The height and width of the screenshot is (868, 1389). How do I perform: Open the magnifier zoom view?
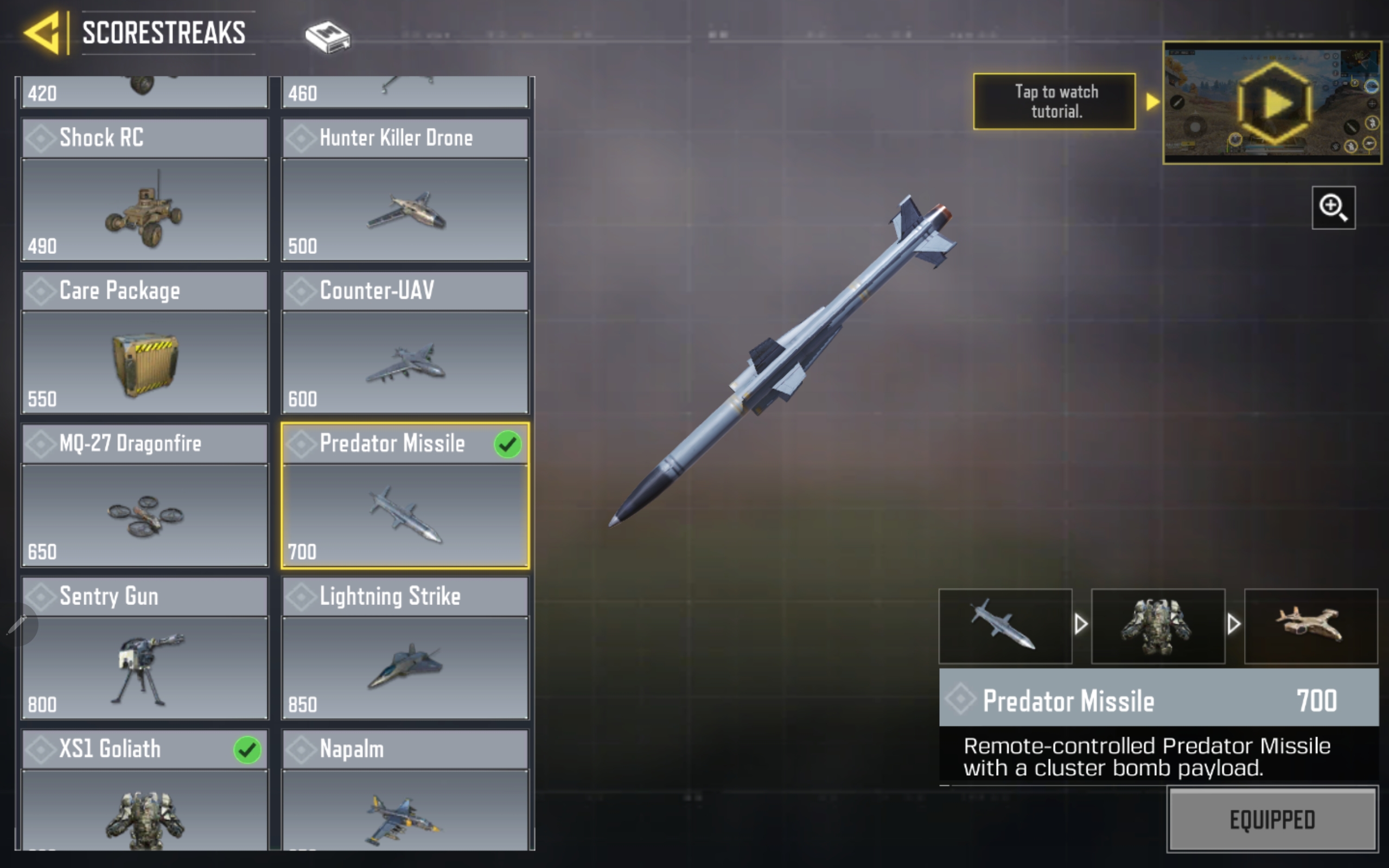(1333, 208)
